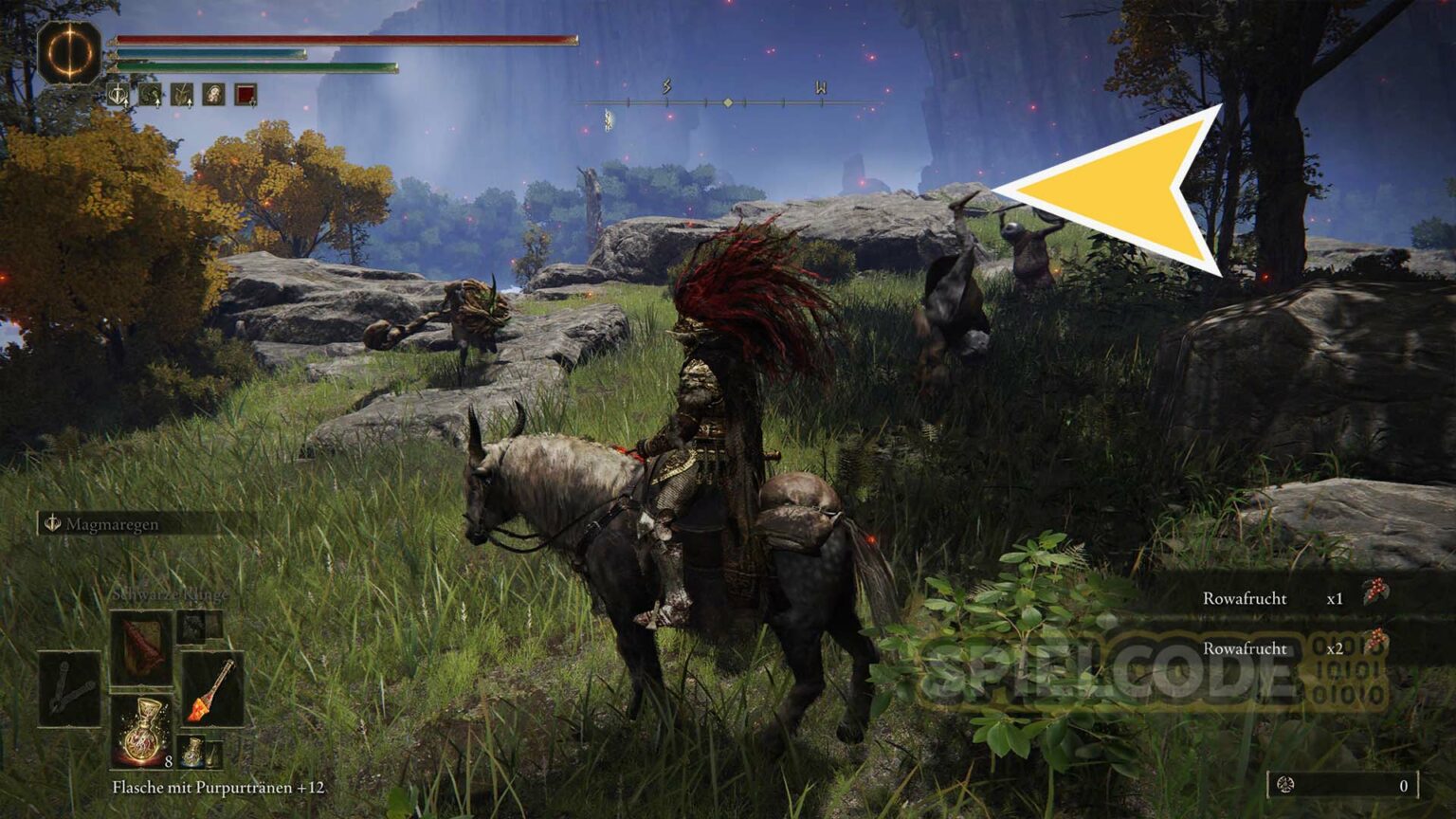Click the red square debuff status icon
The width and height of the screenshot is (1456, 819).
246,95
